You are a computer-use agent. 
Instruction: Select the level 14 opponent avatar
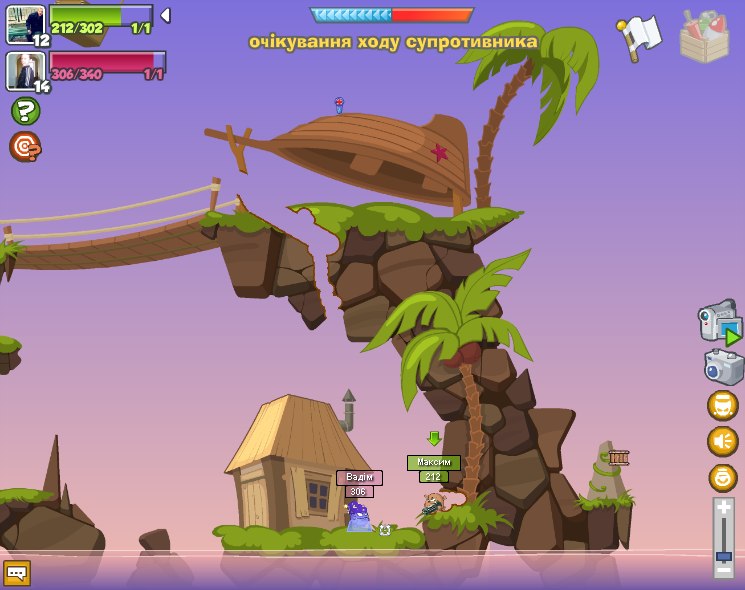pyautogui.click(x=24, y=70)
